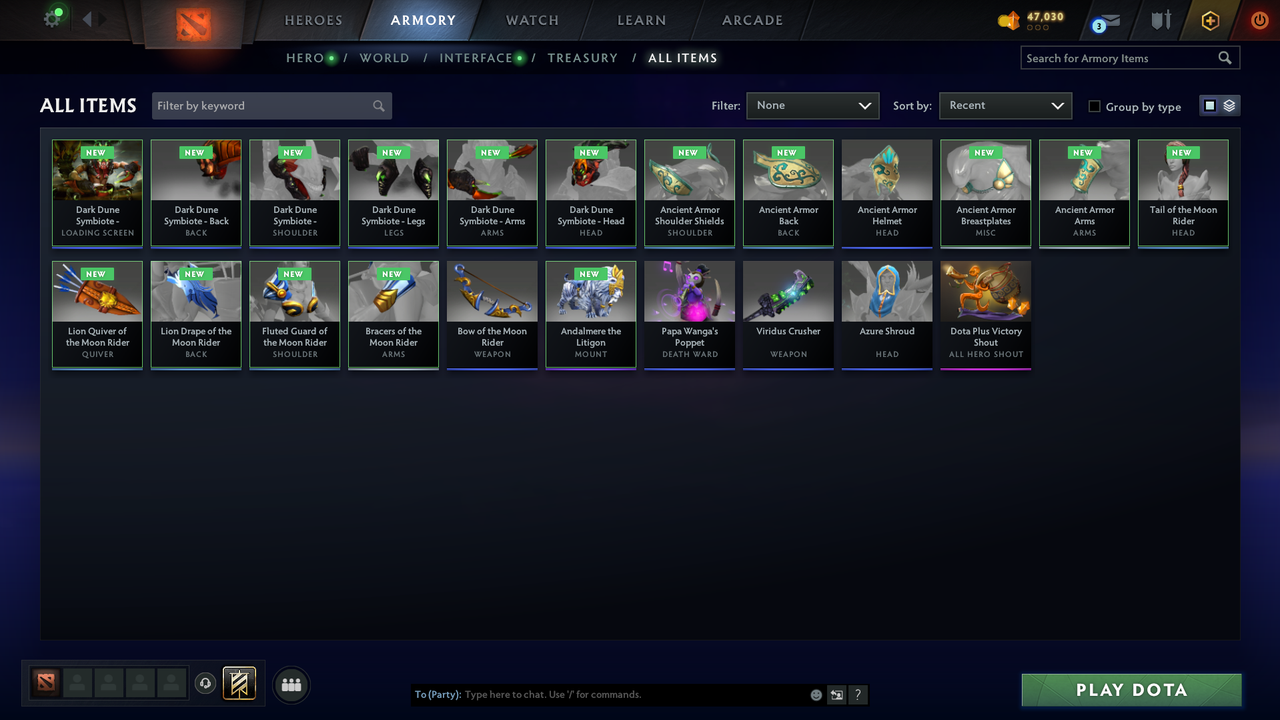Open voice chat via headset icon
1280x720 pixels.
[206, 684]
